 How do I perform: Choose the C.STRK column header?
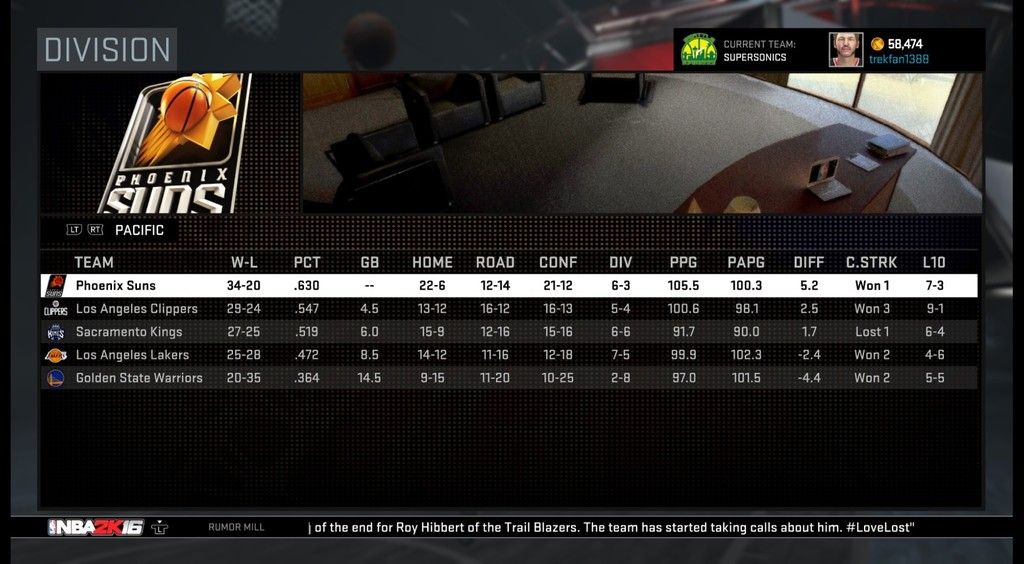[x=872, y=263]
